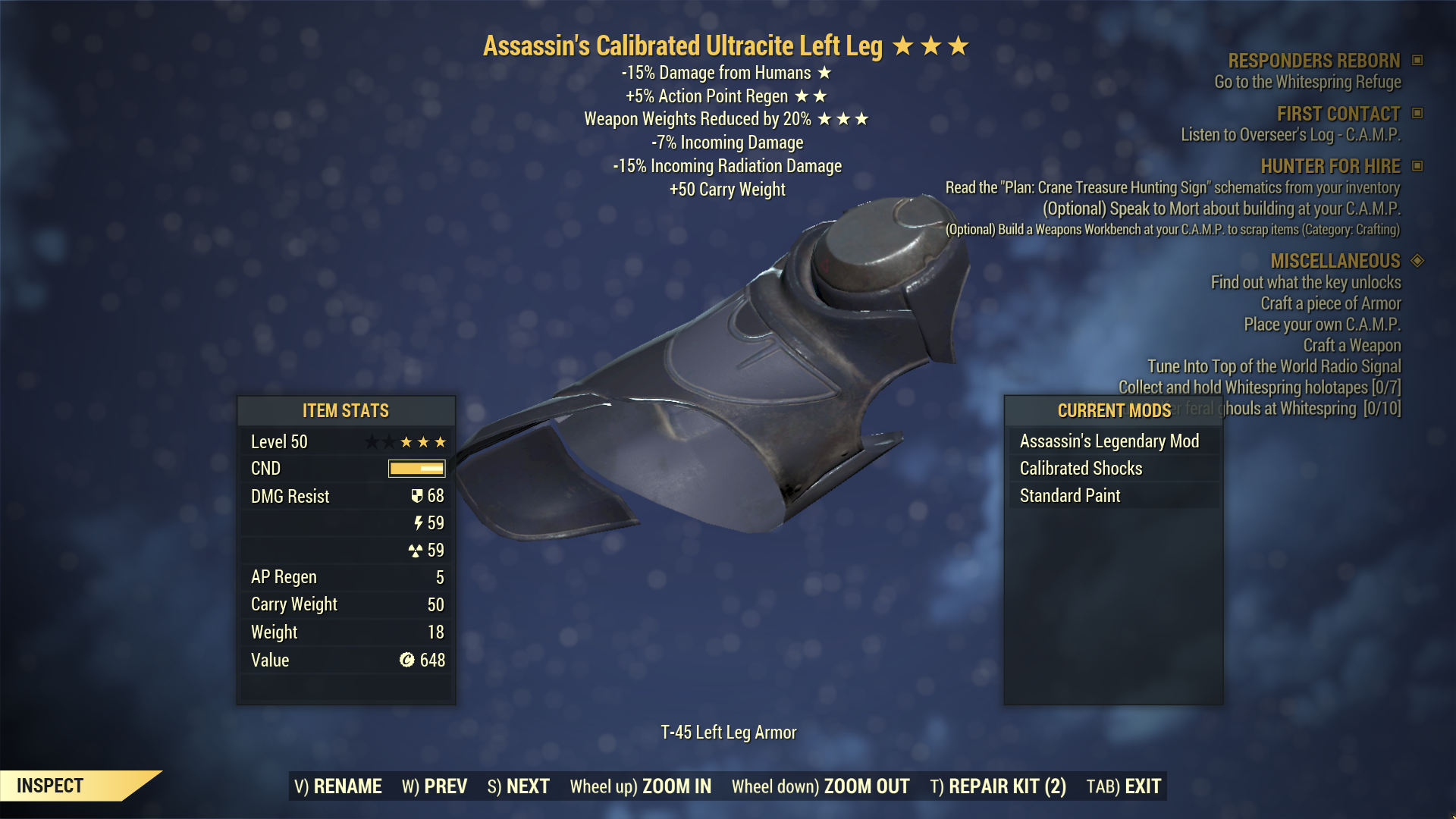Toggle the HUNTER FOR HIRE quest tracker
This screenshot has height=819, width=1456.
pos(1416,166)
